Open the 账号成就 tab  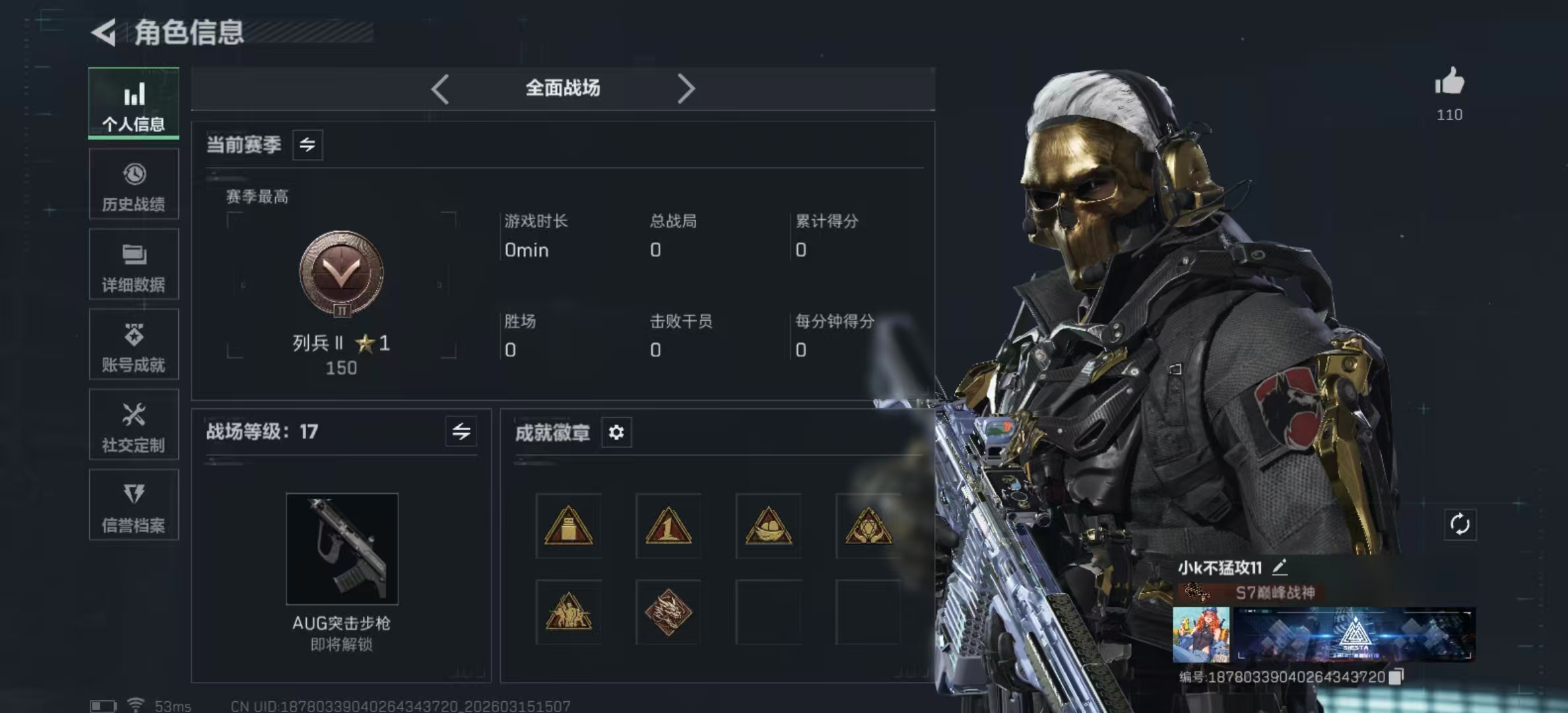tap(133, 345)
